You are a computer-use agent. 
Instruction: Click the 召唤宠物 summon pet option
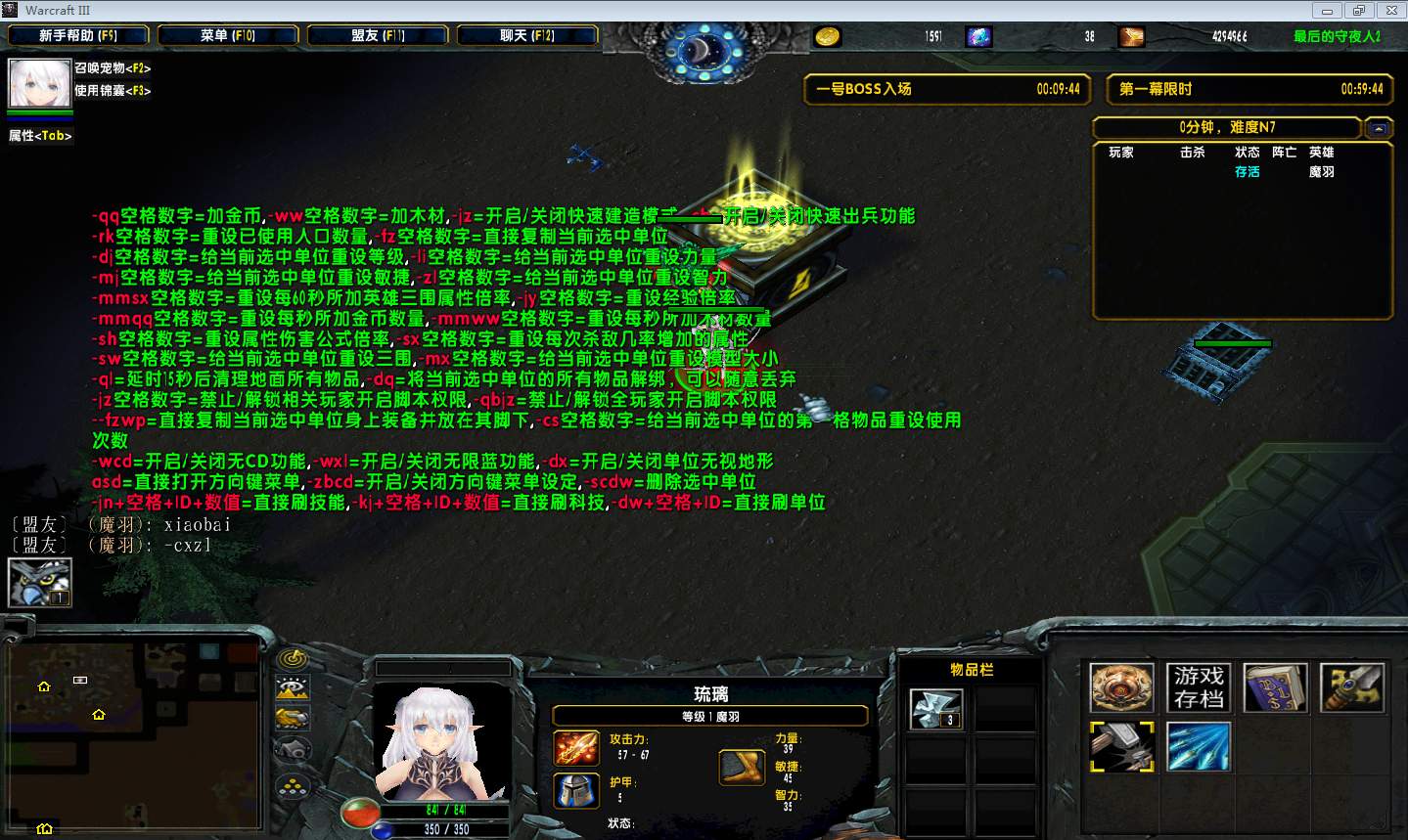tap(113, 68)
